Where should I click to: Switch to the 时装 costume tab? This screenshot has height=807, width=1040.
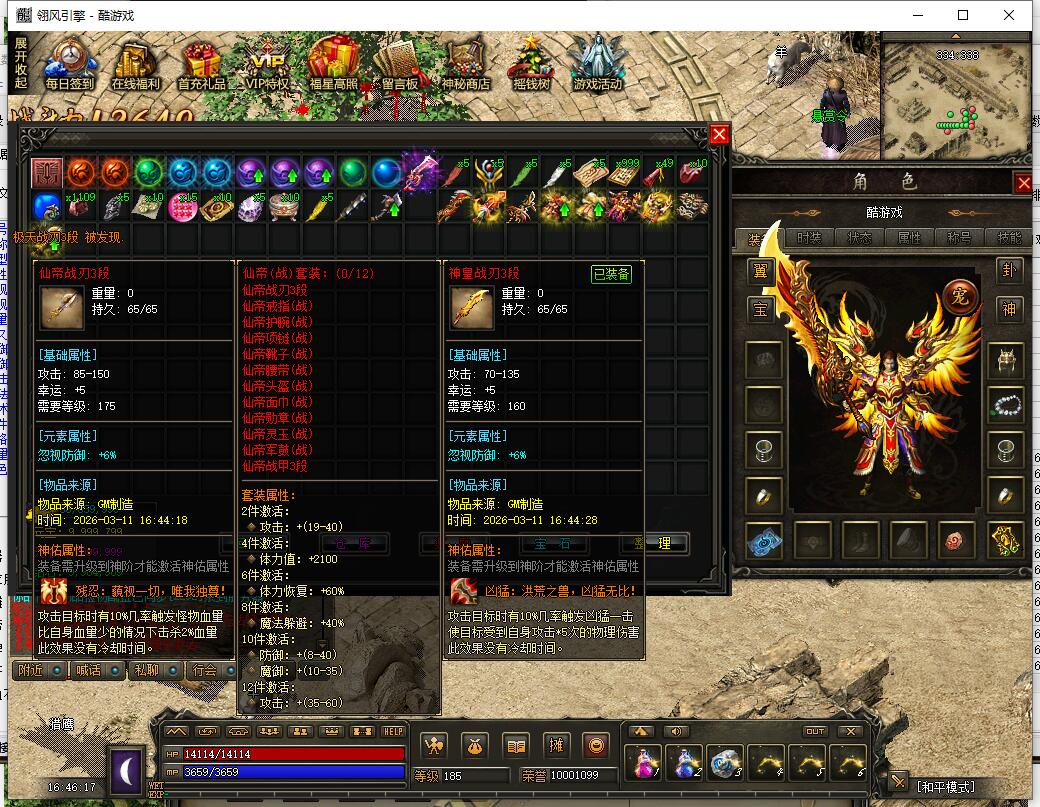tap(809, 238)
